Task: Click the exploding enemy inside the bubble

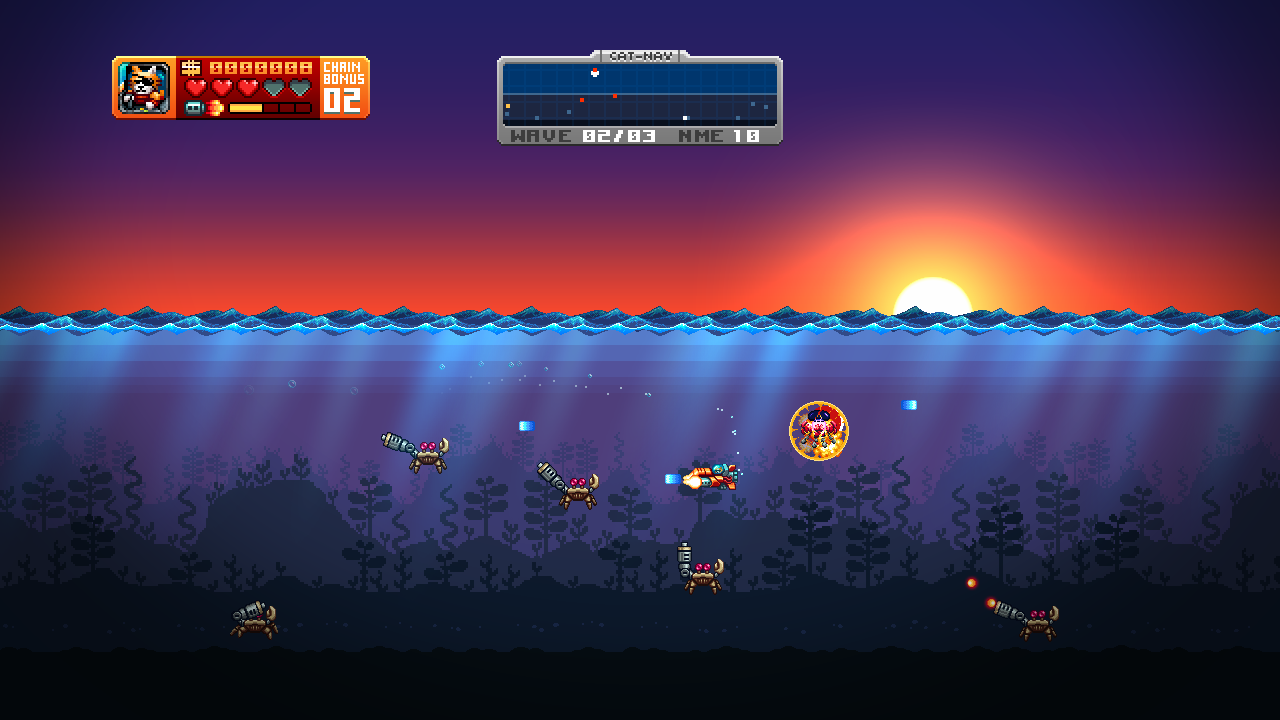Action: tap(818, 430)
